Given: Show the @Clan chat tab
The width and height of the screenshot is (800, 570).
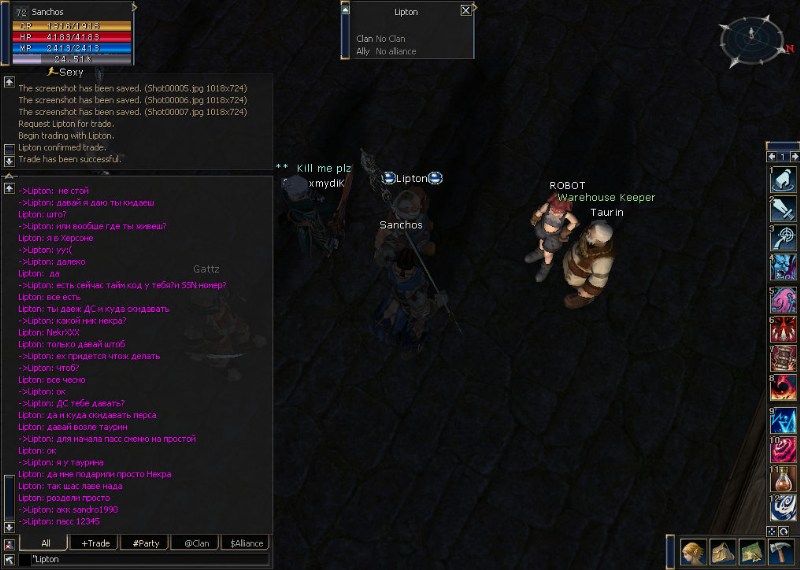Looking at the screenshot, I should tap(194, 543).
